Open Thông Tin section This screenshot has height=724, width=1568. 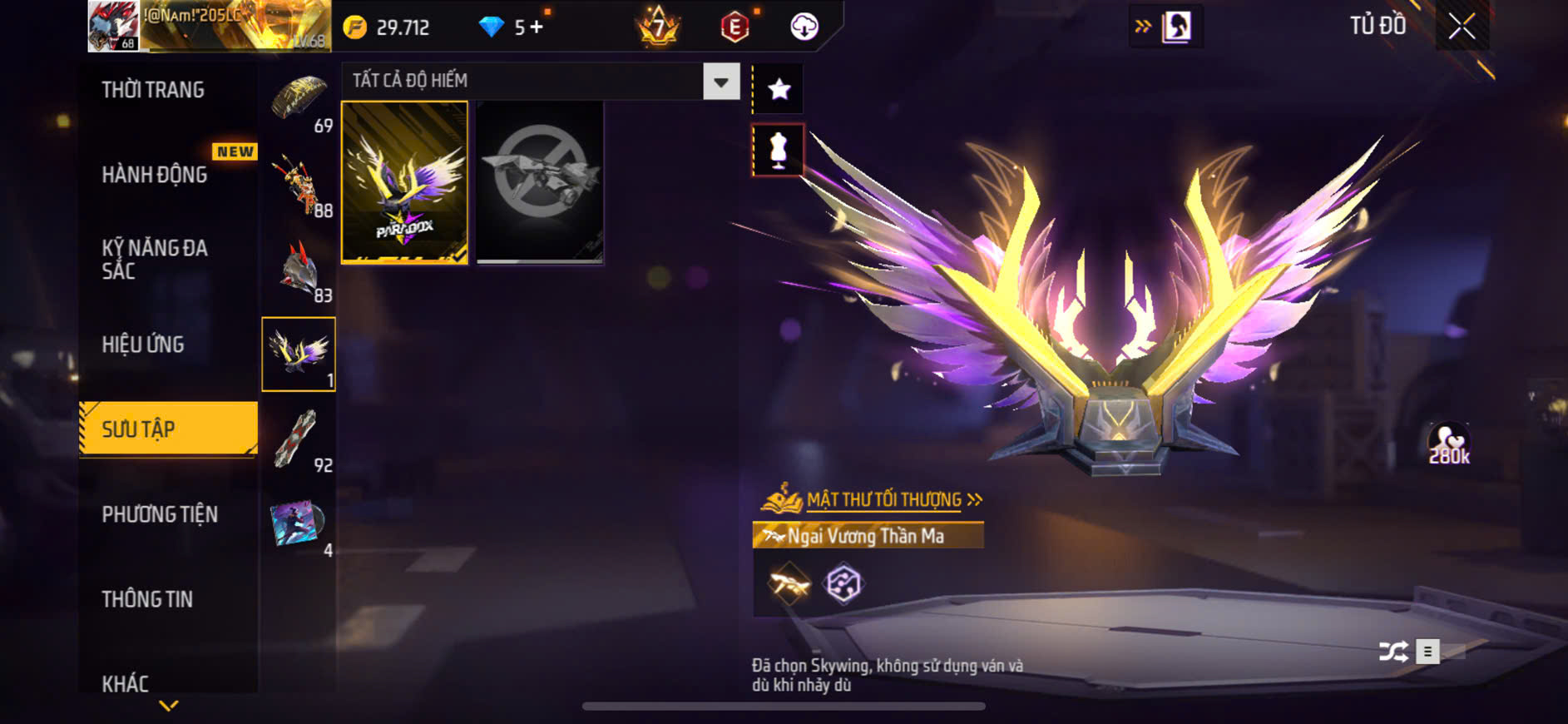tap(147, 599)
